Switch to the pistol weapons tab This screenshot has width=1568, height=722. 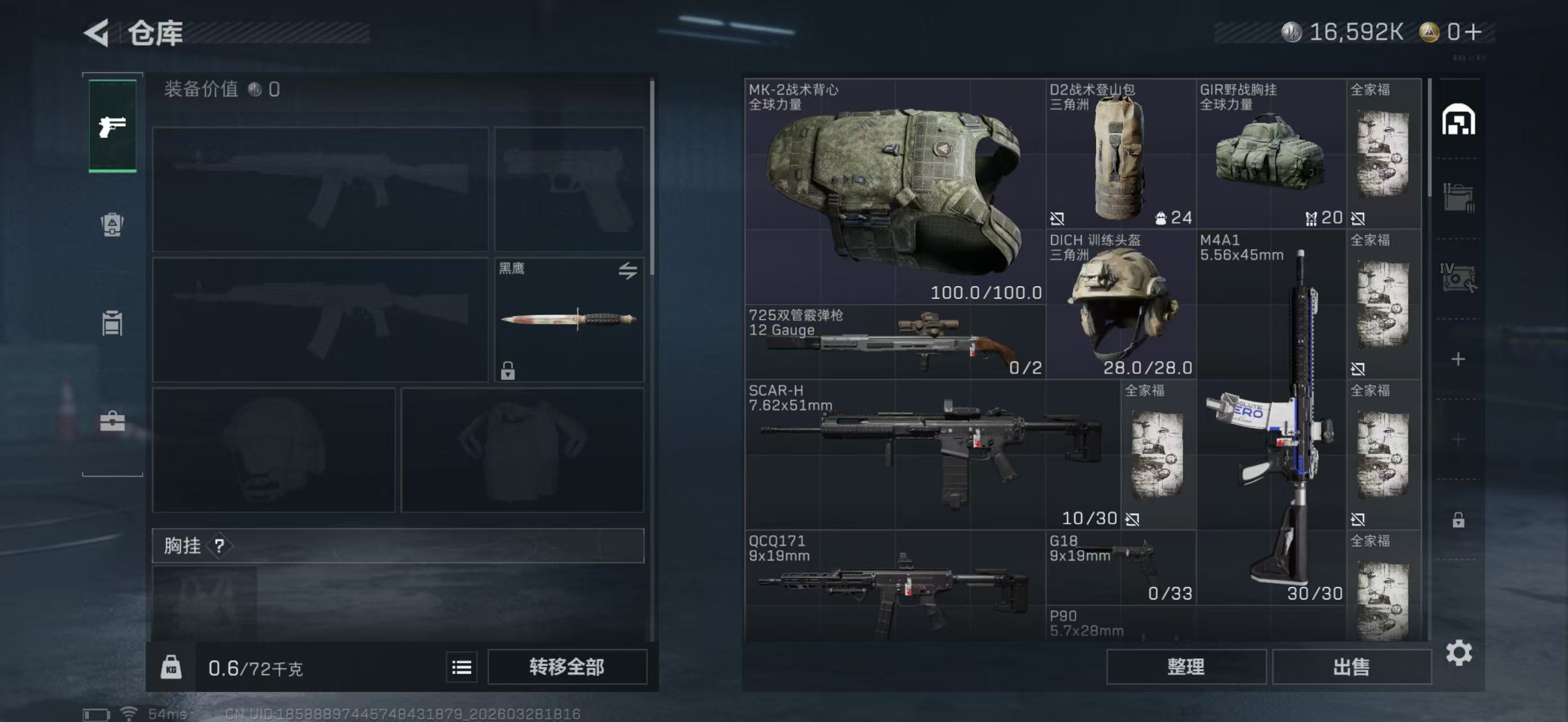click(113, 126)
